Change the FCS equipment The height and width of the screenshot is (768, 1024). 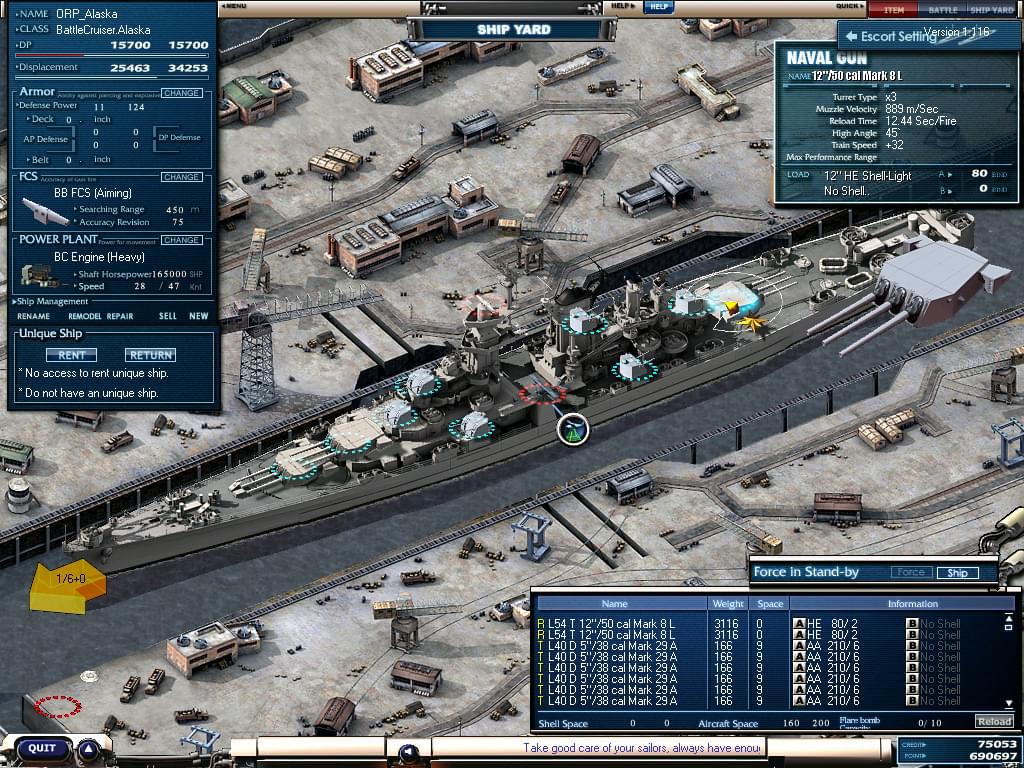(181, 177)
